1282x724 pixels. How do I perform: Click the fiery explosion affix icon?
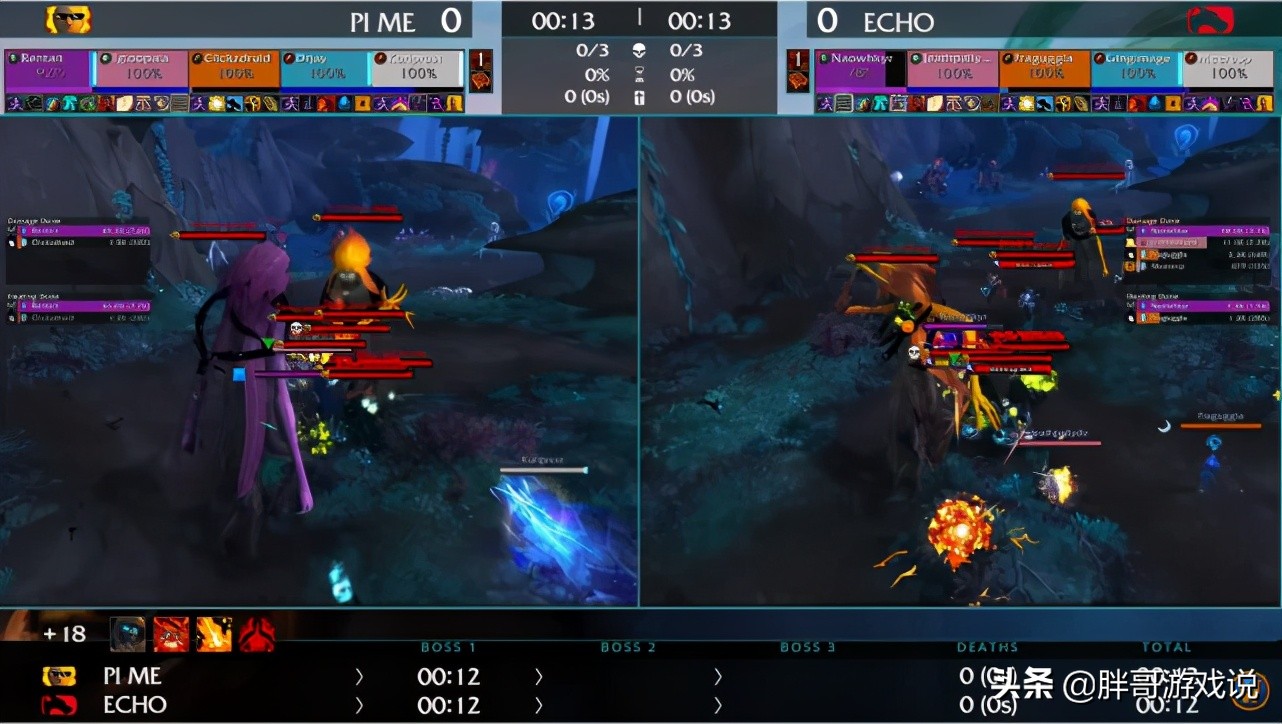214,634
